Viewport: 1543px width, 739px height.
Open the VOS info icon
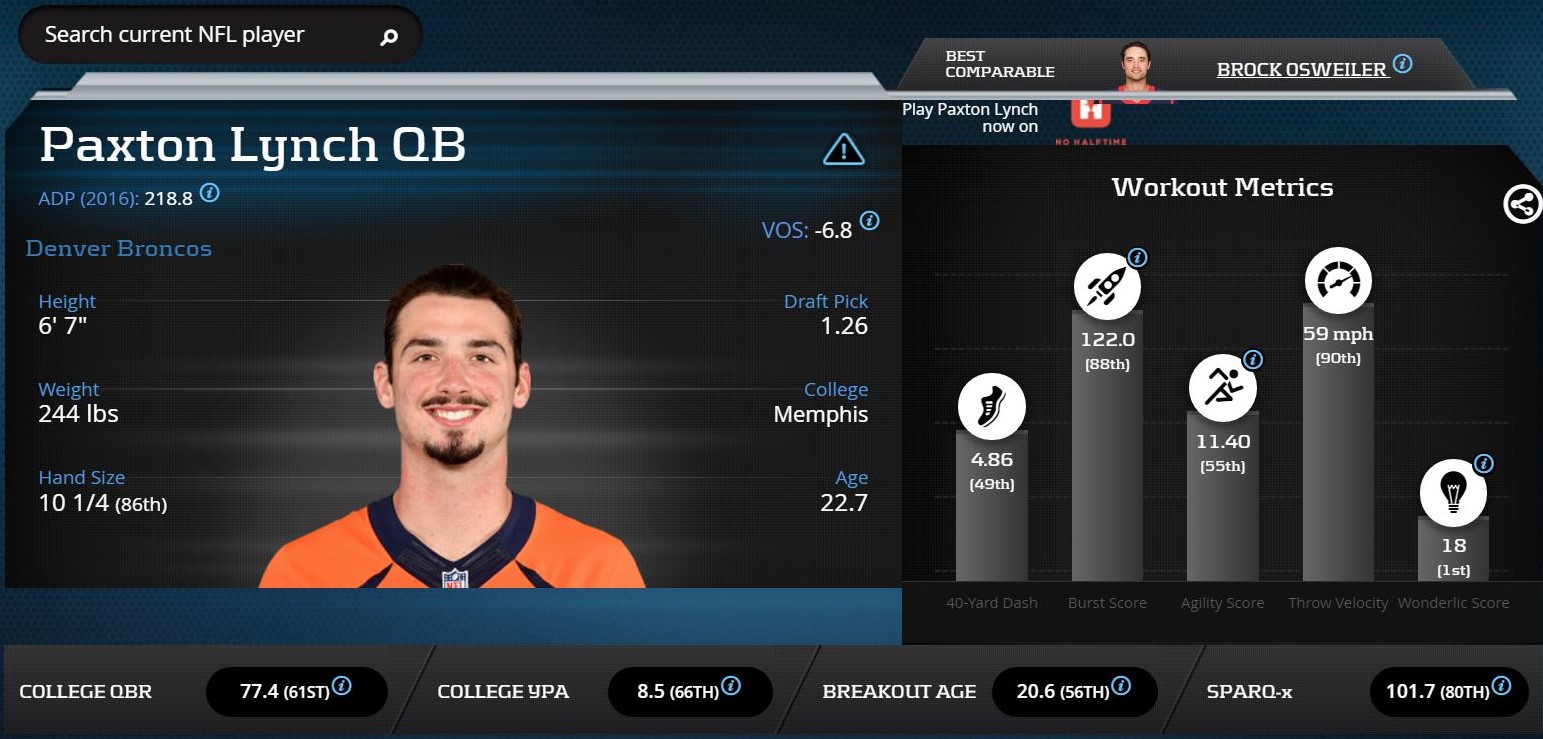(870, 221)
